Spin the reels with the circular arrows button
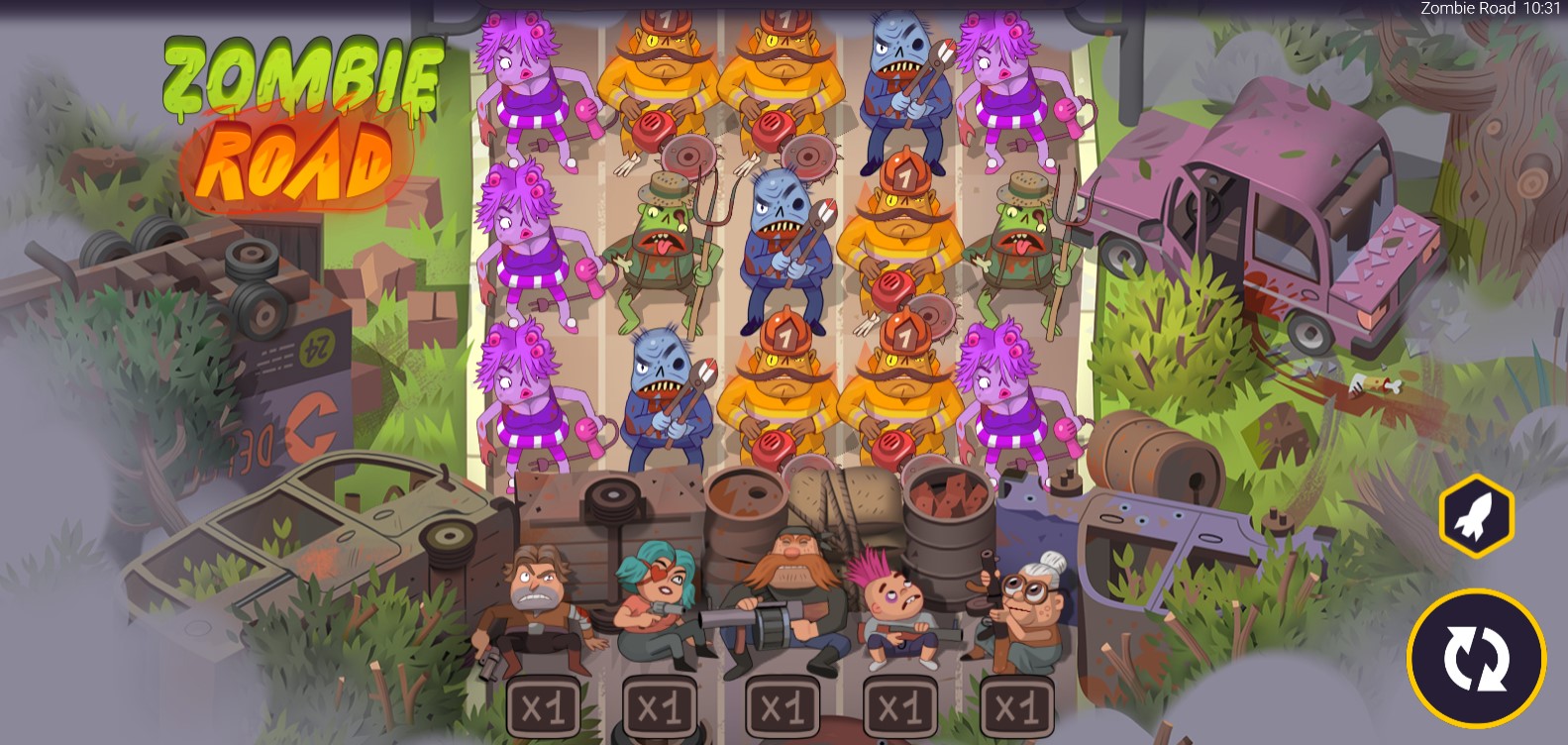 point(1476,659)
